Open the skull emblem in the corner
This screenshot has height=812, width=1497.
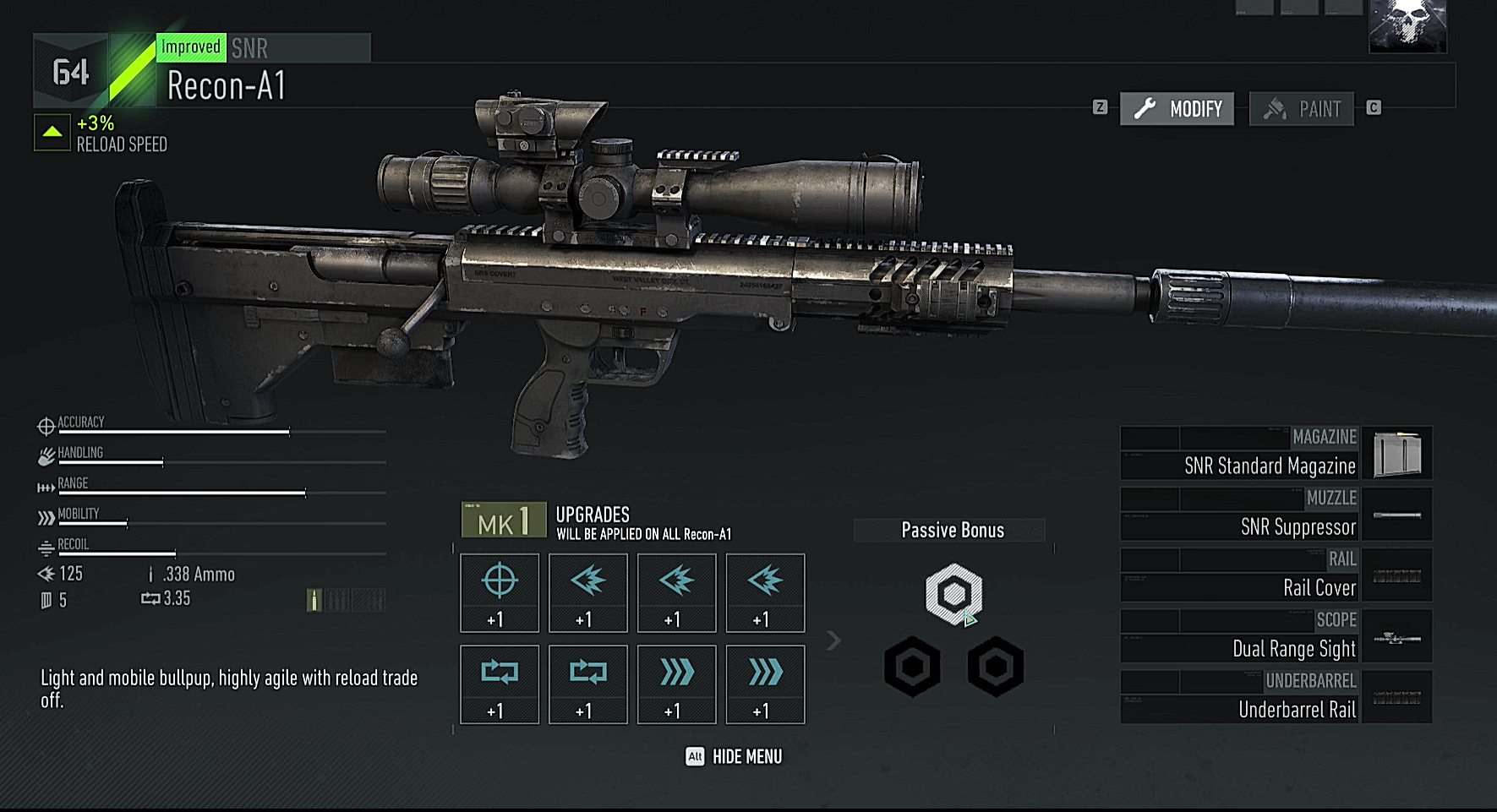click(x=1407, y=25)
